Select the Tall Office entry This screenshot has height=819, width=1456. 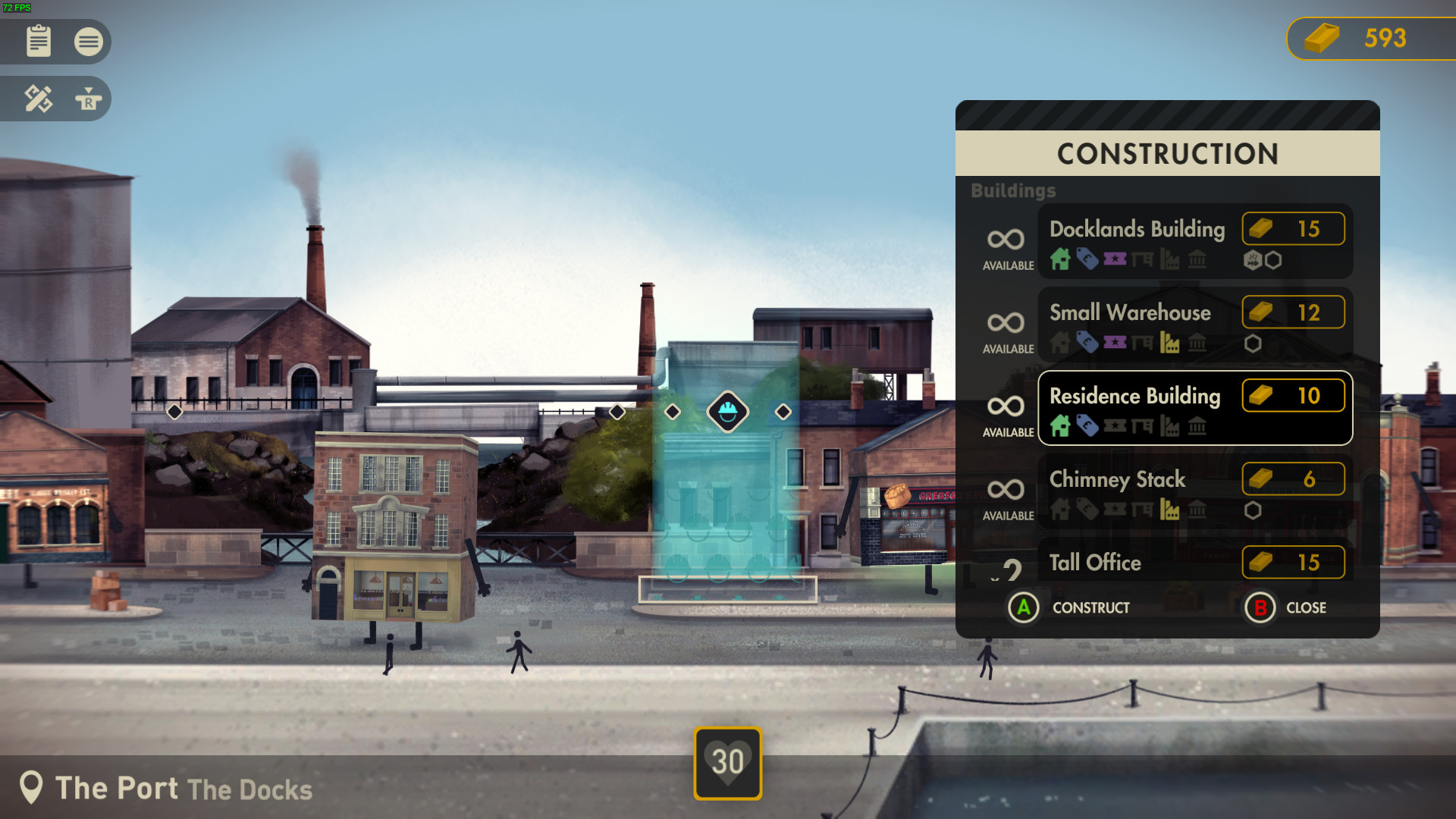1094,563
